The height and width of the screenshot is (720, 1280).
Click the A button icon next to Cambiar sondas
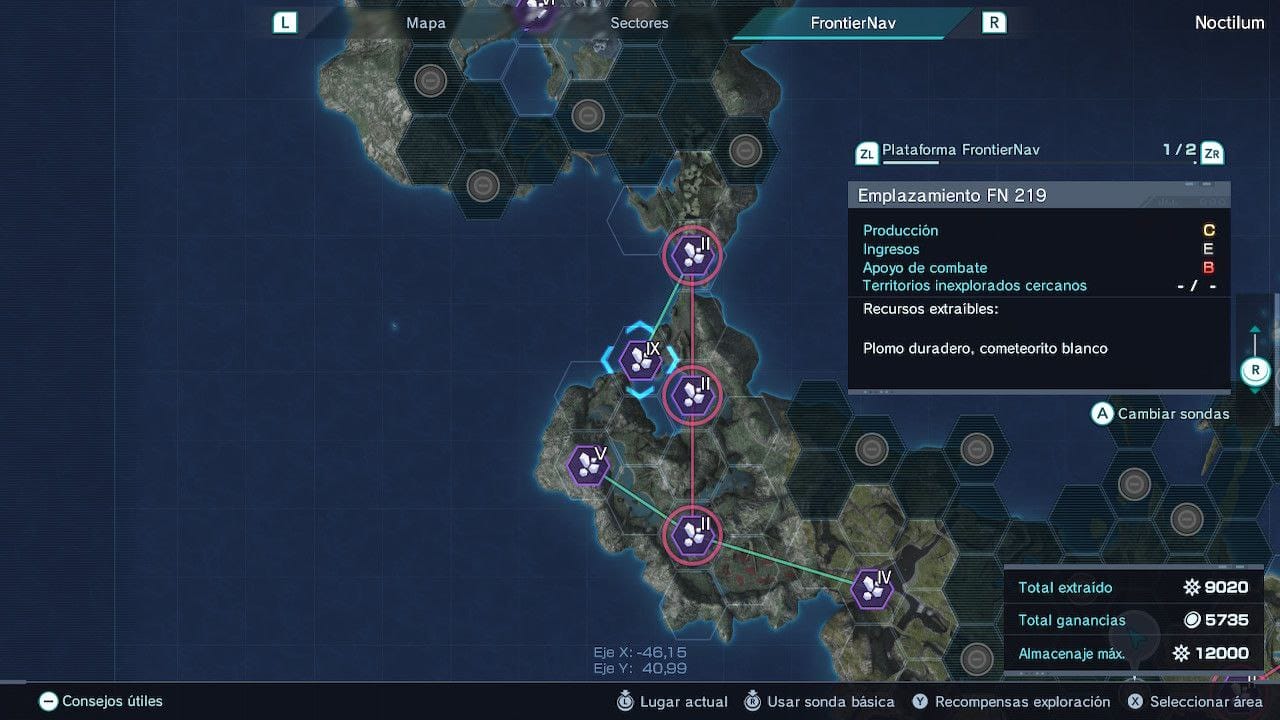point(1101,413)
